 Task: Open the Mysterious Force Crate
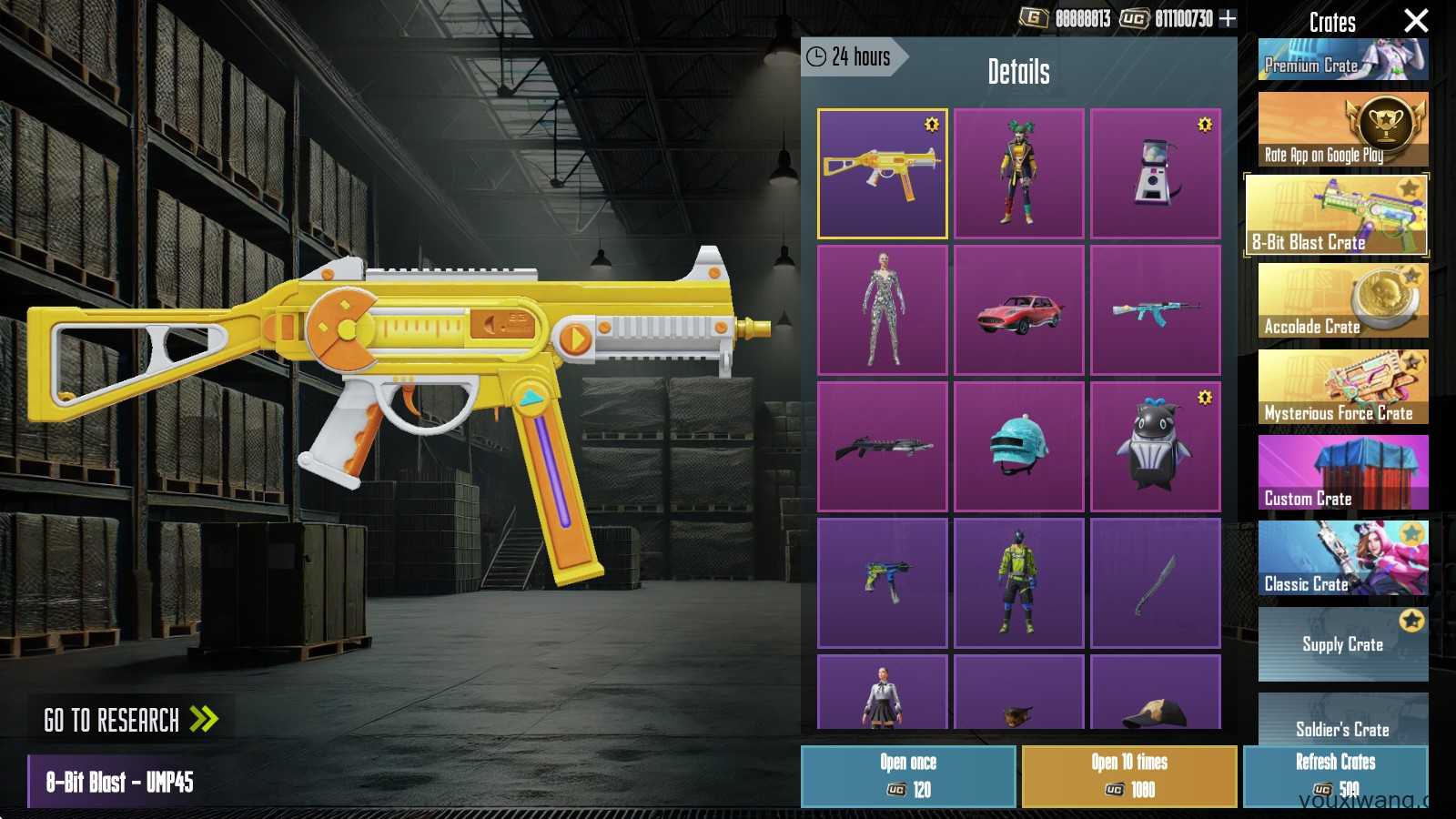1342,387
